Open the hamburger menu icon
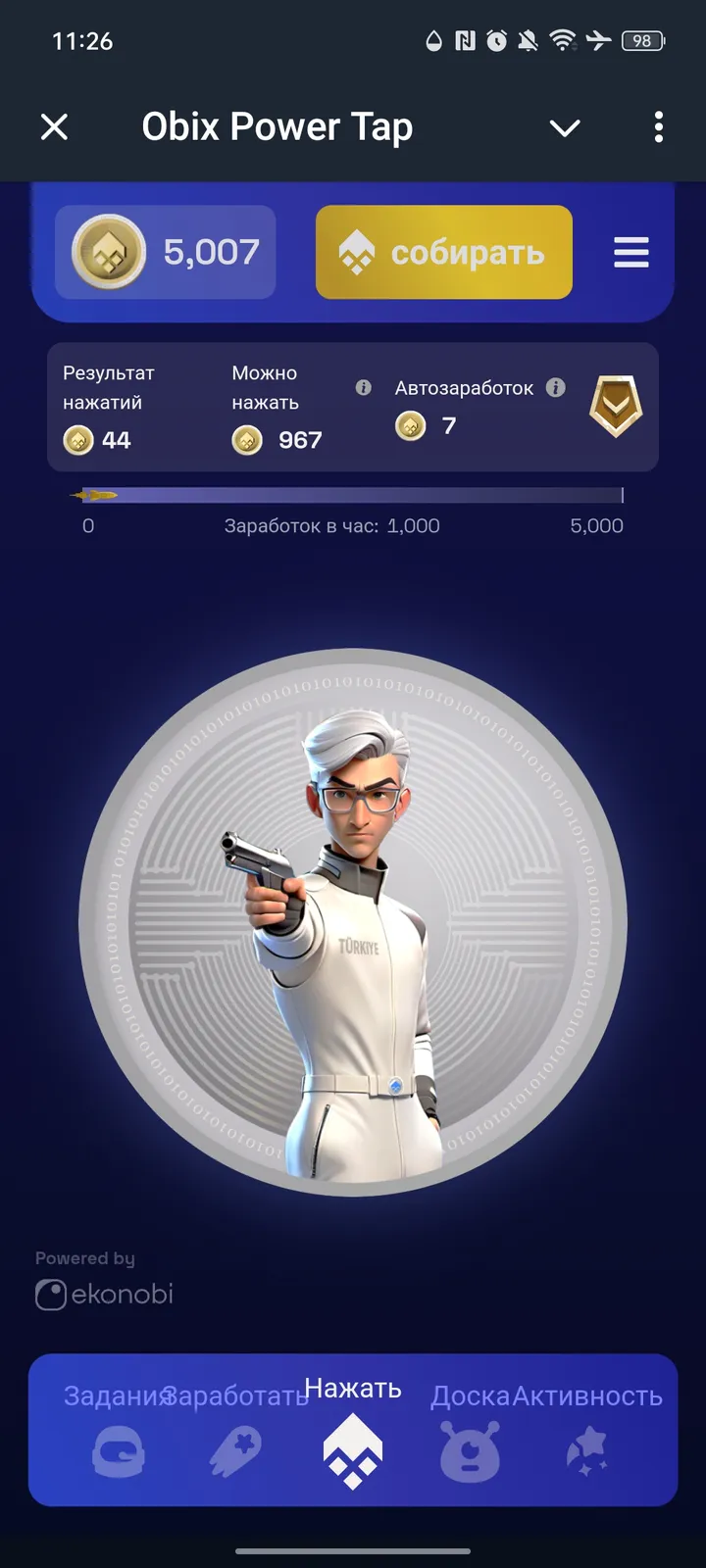This screenshot has width=706, height=1568. click(631, 252)
